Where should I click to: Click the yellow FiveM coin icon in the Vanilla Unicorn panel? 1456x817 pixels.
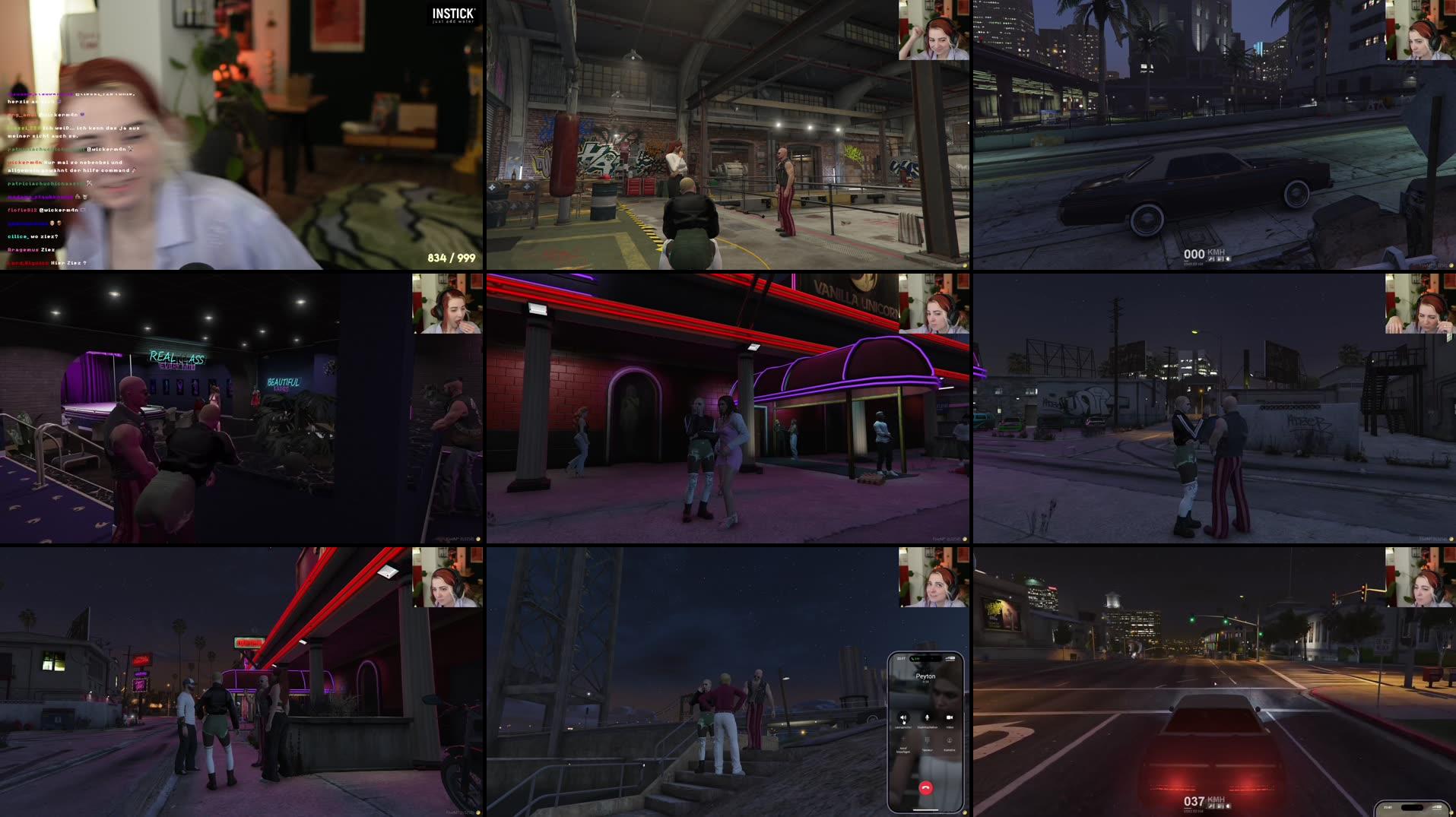(x=964, y=540)
